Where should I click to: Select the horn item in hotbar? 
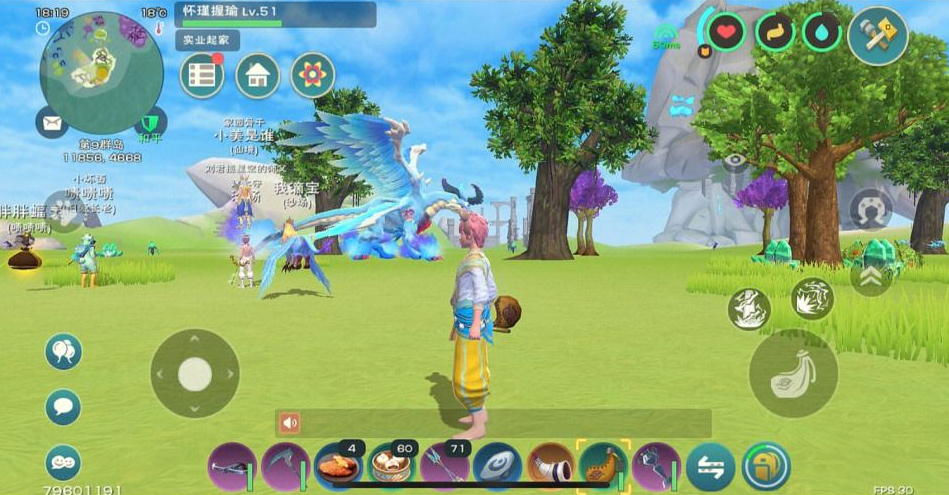point(551,467)
